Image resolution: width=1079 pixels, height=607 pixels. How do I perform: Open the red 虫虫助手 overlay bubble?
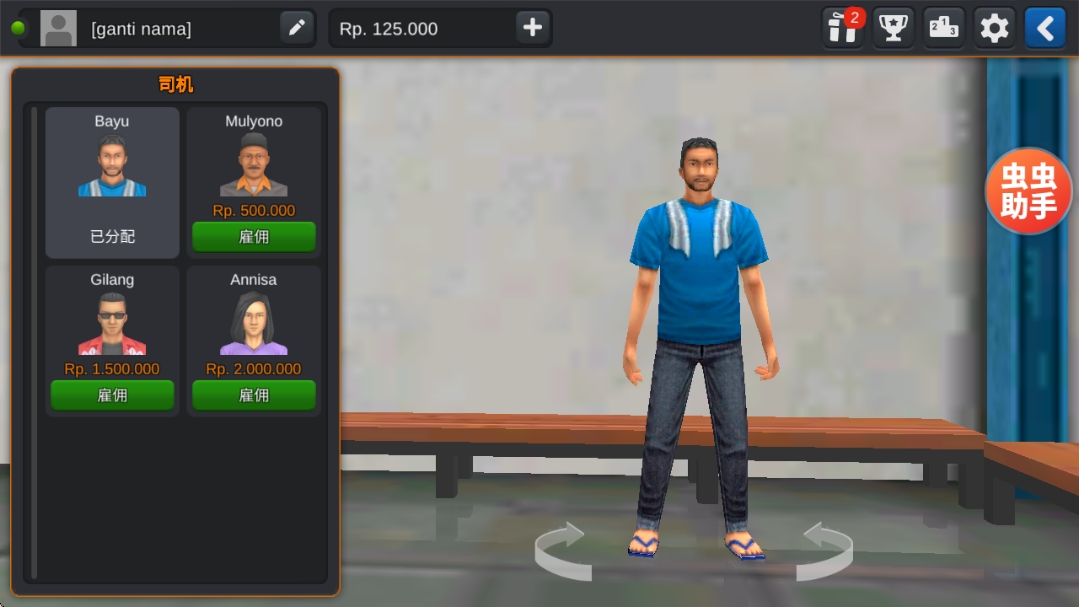tap(1029, 191)
